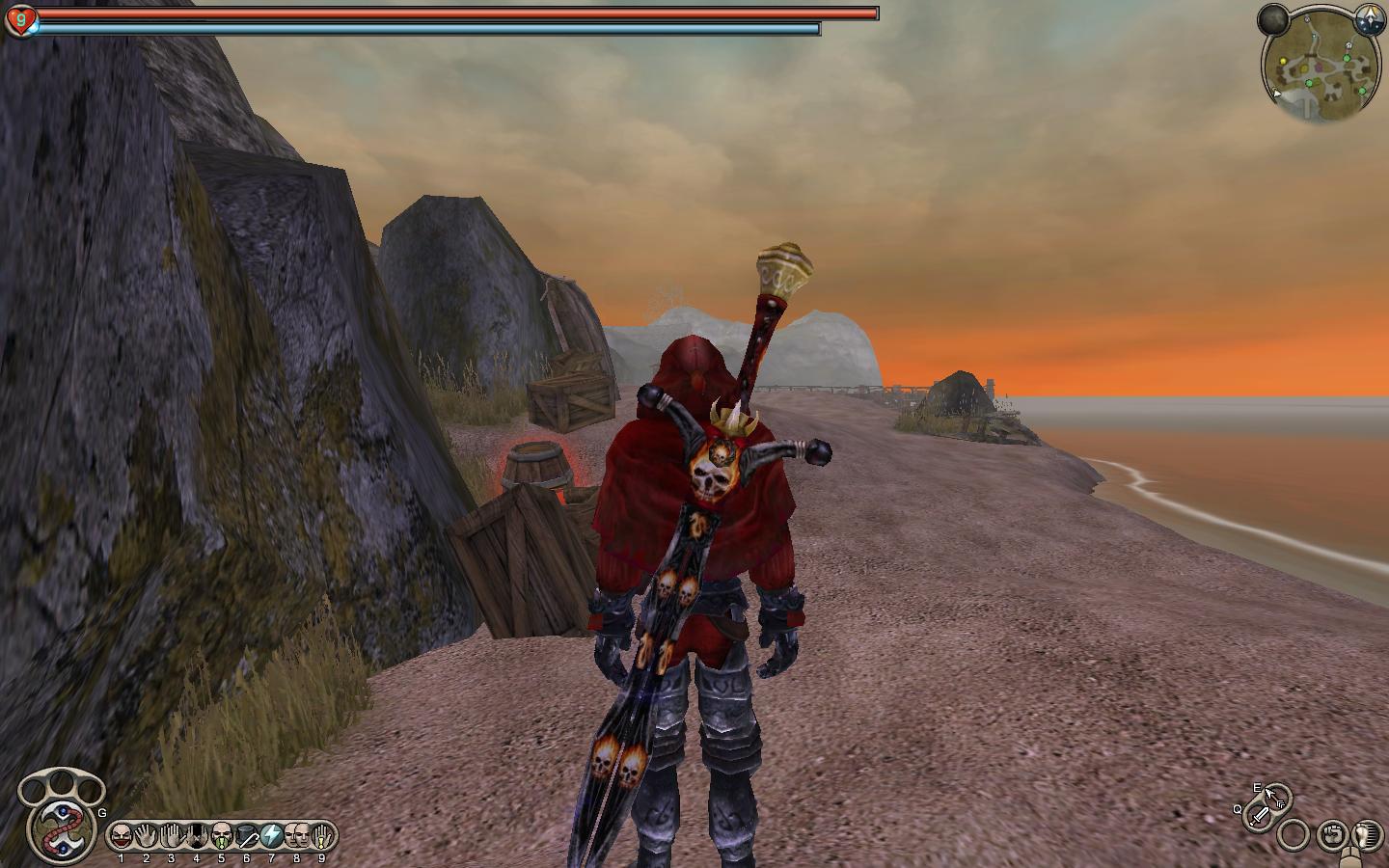Select the evil laugh face expression
The image size is (1389, 868).
click(122, 835)
